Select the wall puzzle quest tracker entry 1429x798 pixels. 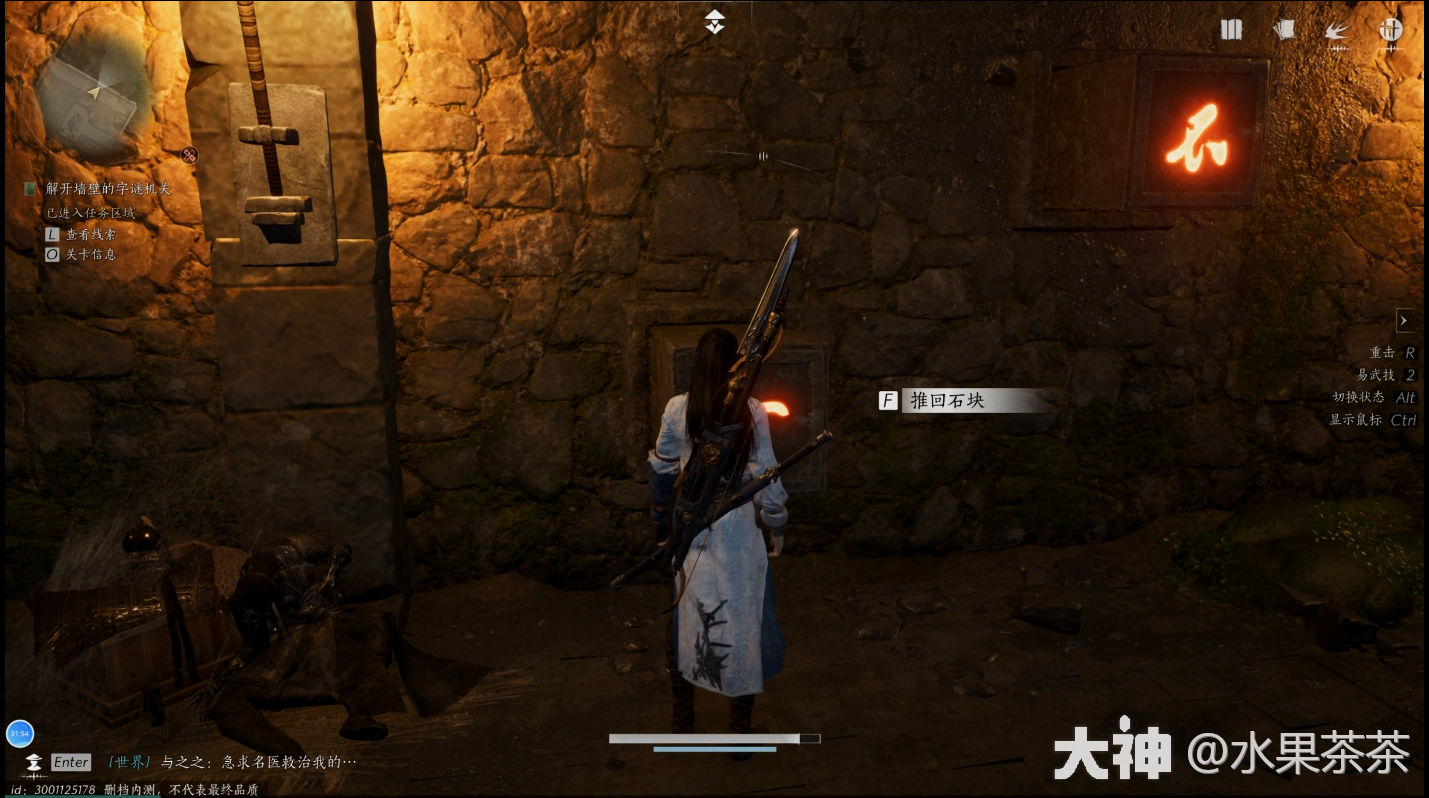coord(108,188)
